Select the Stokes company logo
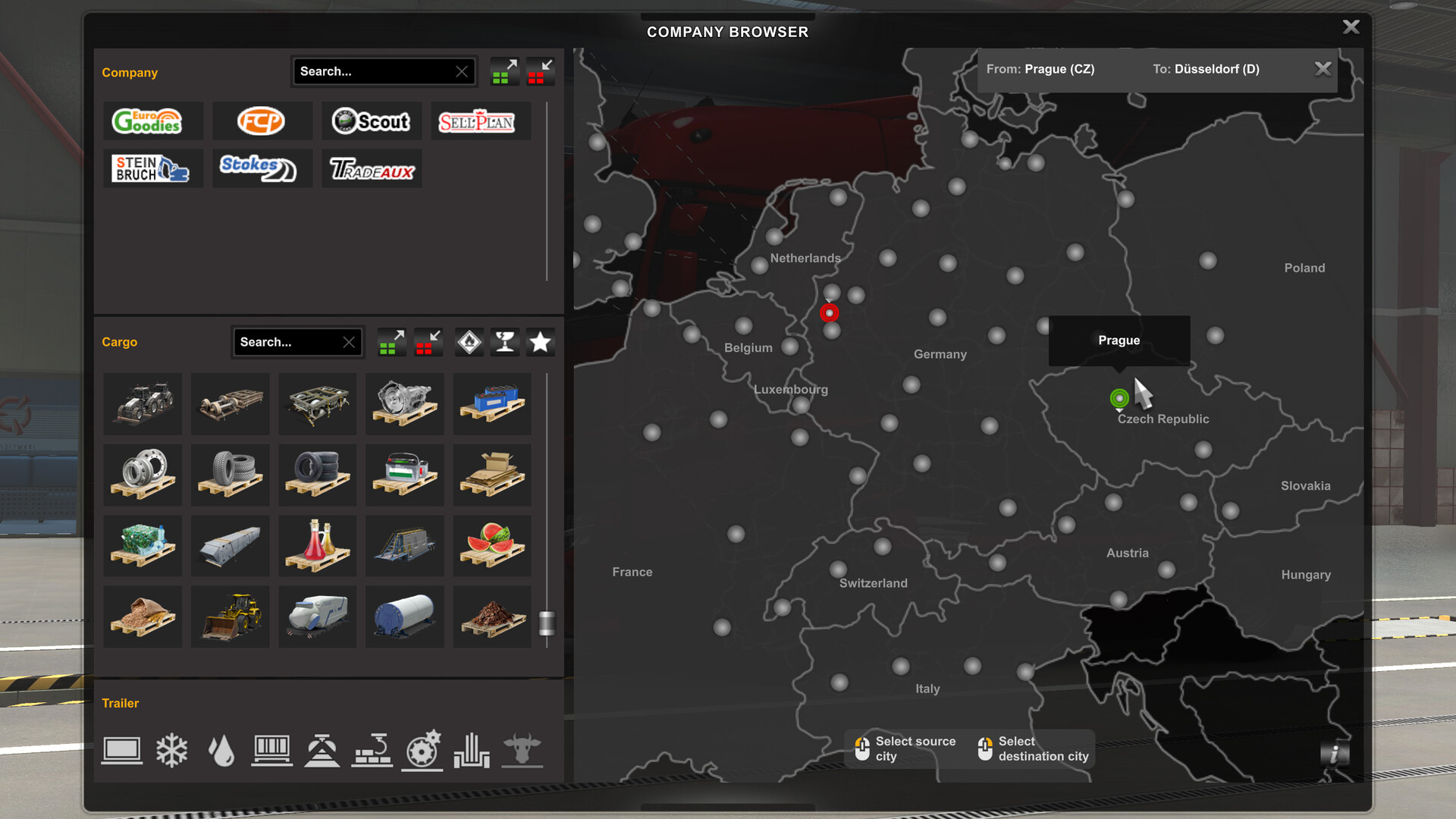 pos(262,168)
